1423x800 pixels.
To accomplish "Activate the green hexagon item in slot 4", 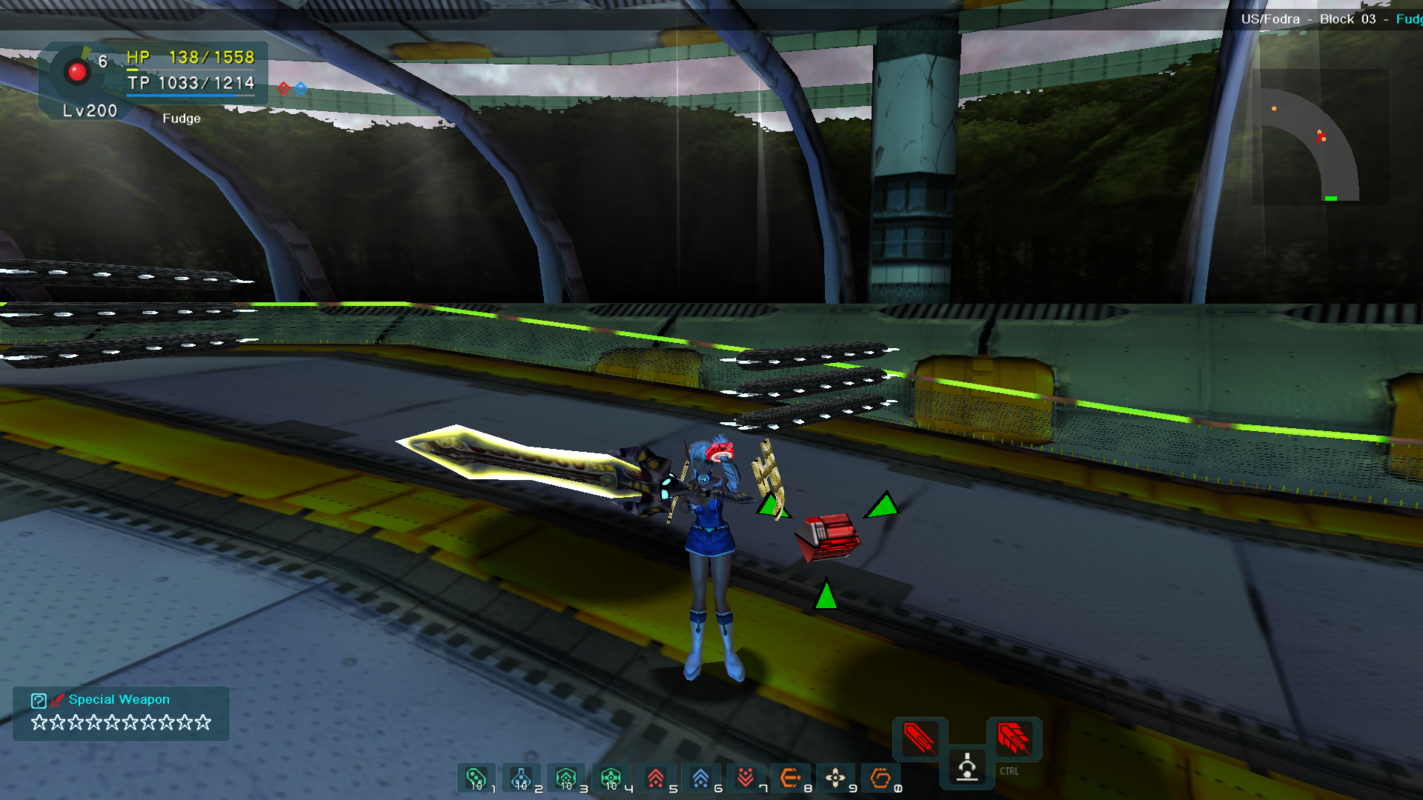I will click(611, 778).
